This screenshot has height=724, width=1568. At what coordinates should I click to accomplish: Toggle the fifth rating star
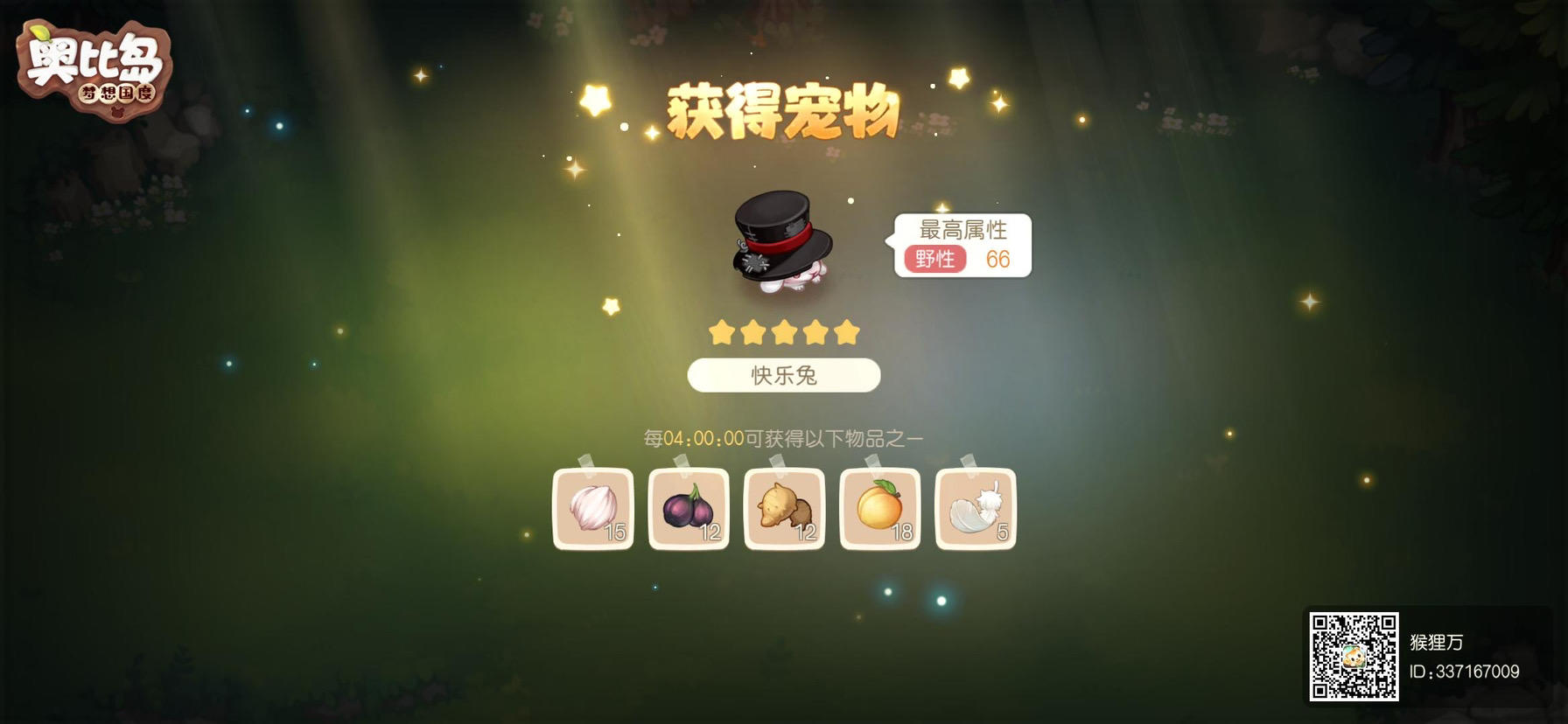pyautogui.click(x=848, y=331)
